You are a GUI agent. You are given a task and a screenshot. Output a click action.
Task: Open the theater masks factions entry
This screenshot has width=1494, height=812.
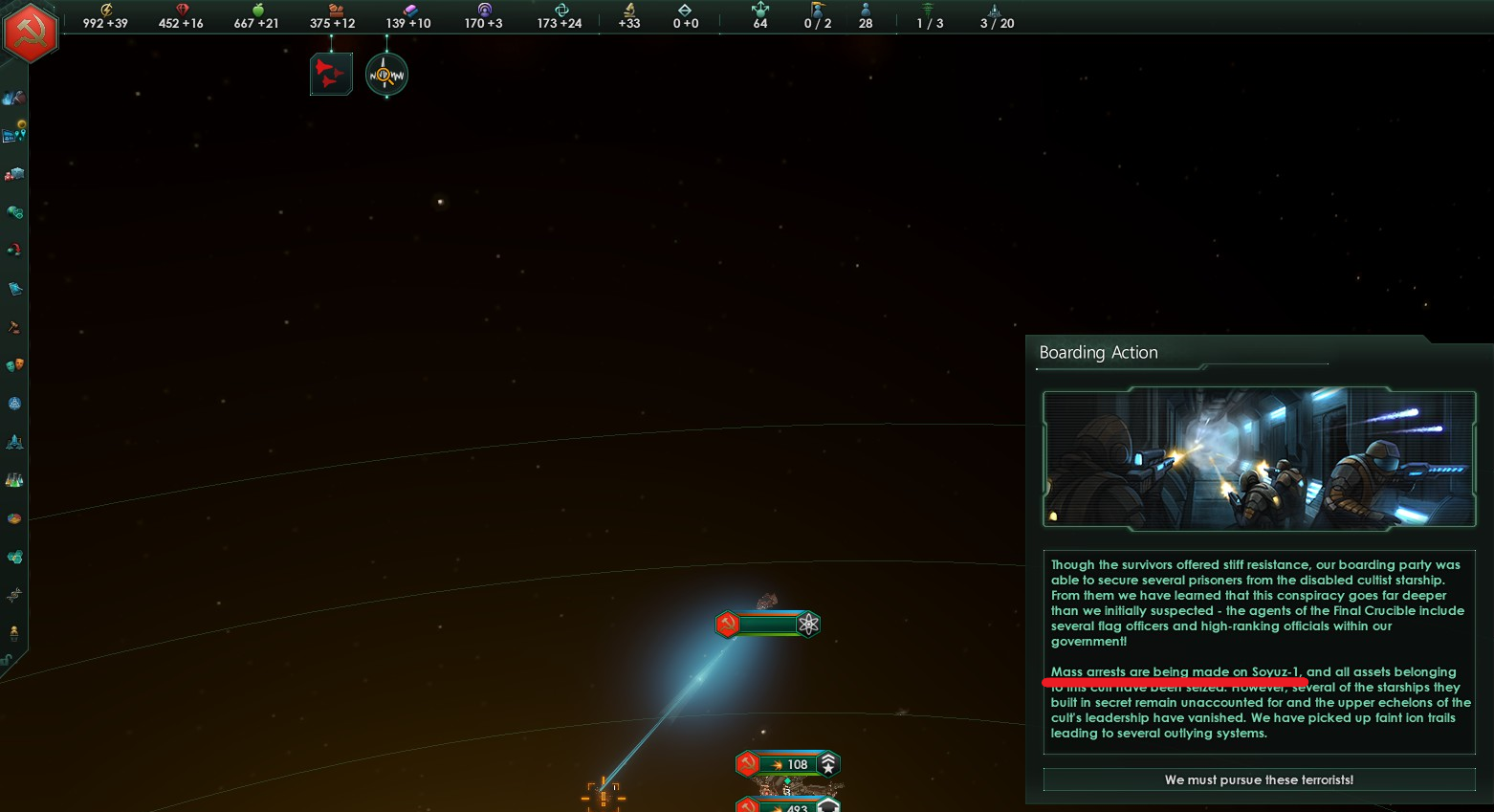[14, 365]
